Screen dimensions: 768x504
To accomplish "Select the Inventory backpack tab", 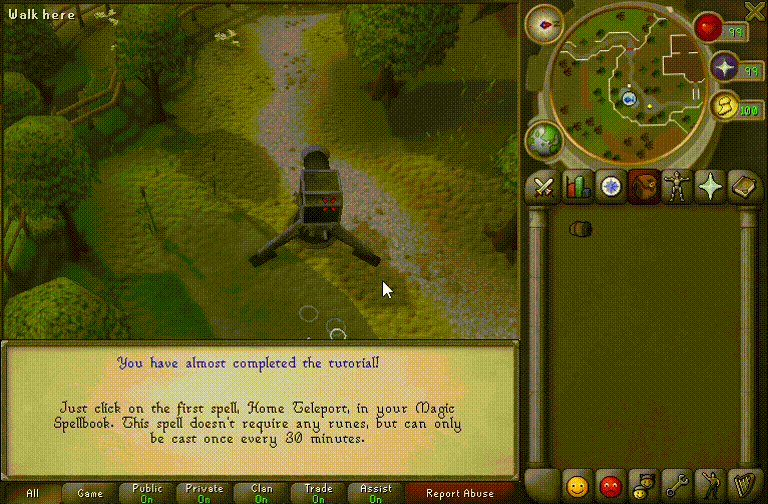I will click(x=644, y=186).
